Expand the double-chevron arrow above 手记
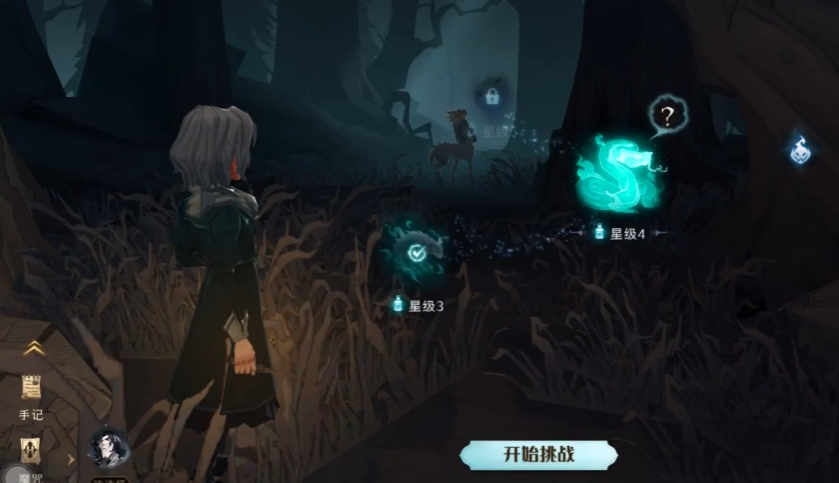Screen dimensions: 839x483 click(33, 348)
